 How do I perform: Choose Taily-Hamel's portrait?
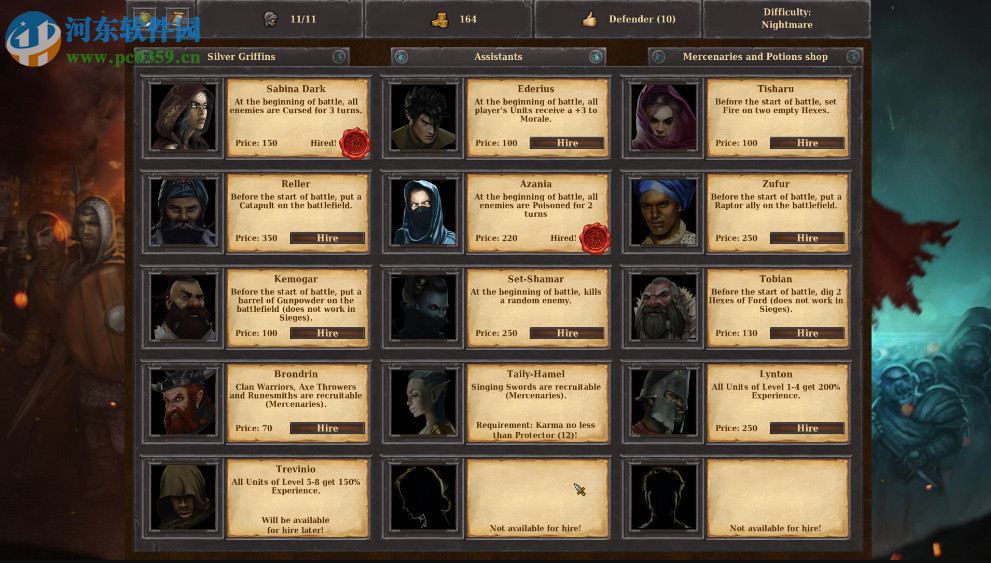pyautogui.click(x=423, y=401)
